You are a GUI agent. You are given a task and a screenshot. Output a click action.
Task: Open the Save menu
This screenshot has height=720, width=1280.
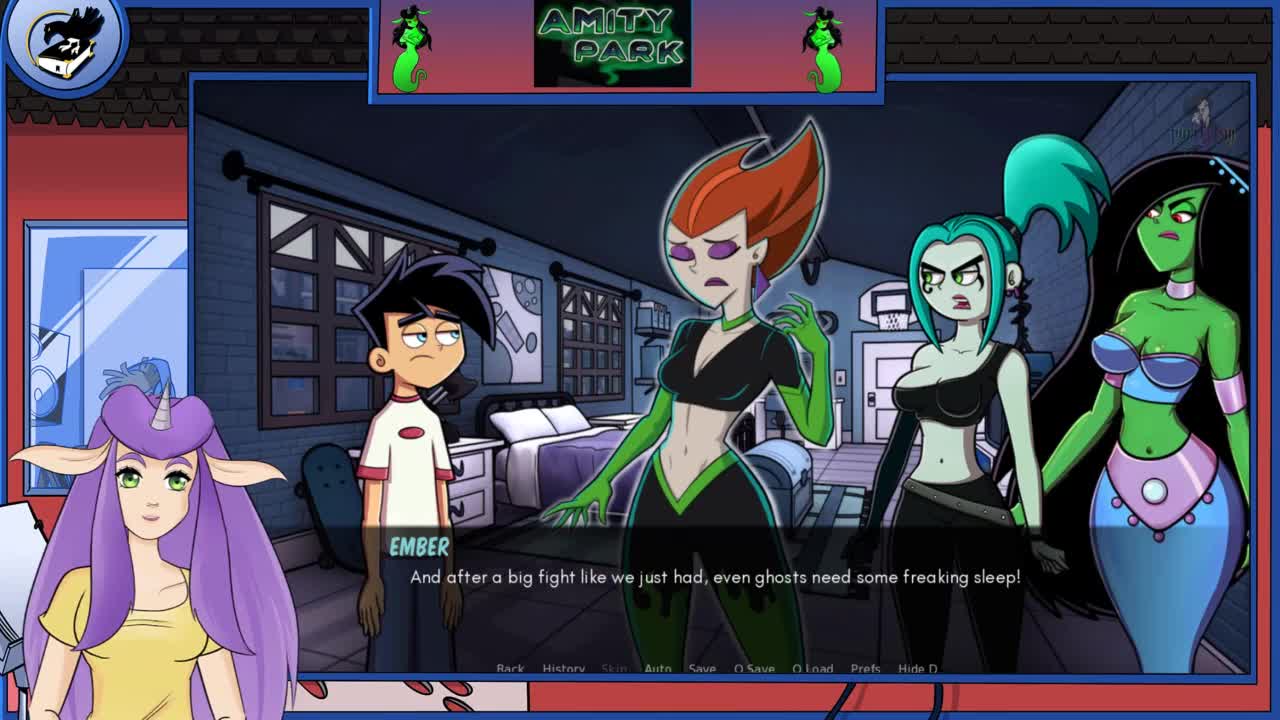click(x=702, y=668)
